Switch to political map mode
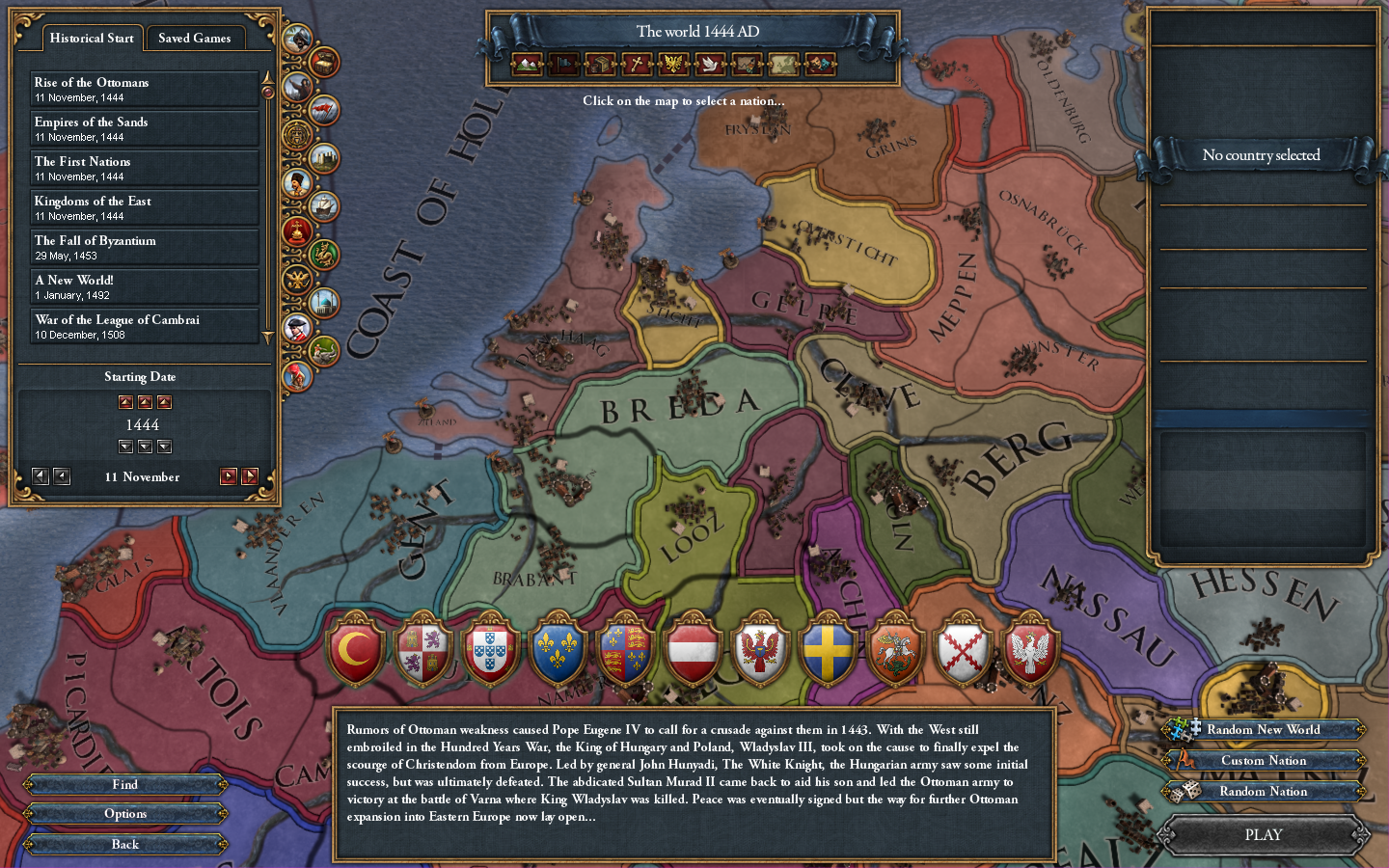Viewport: 1389px width, 868px height. (x=564, y=65)
